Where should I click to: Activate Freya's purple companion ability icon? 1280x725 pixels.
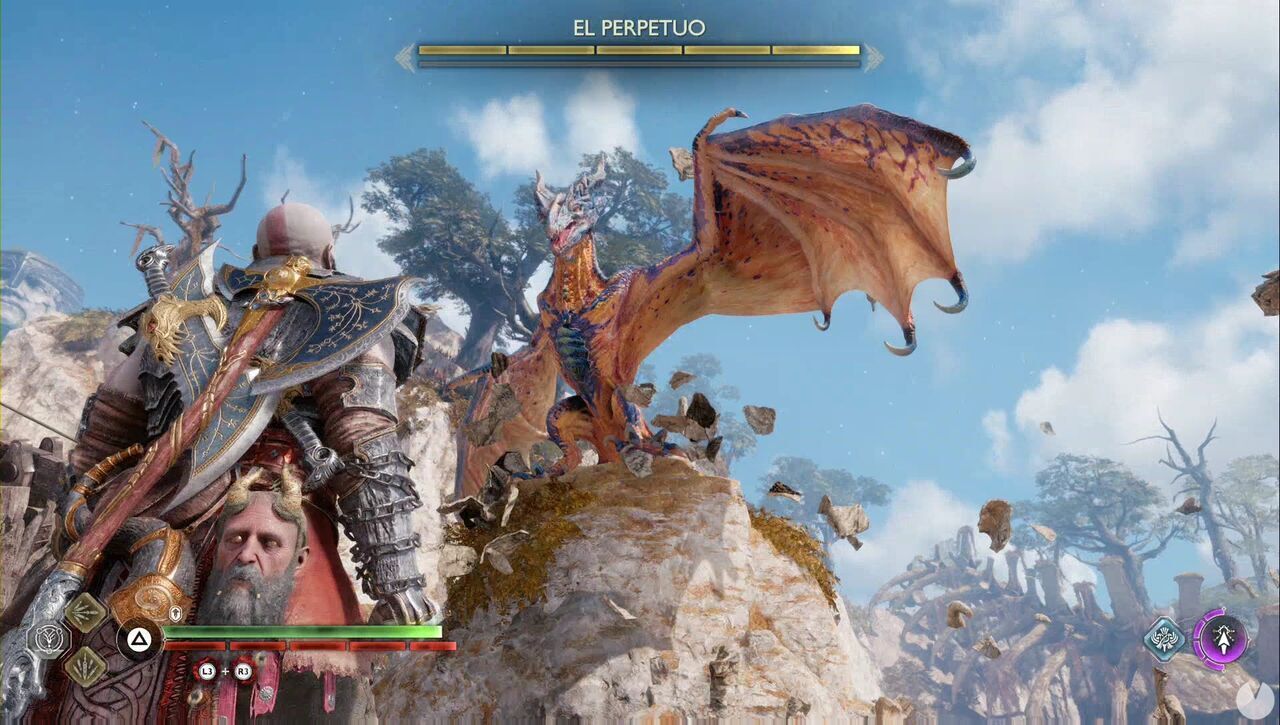1224,641
